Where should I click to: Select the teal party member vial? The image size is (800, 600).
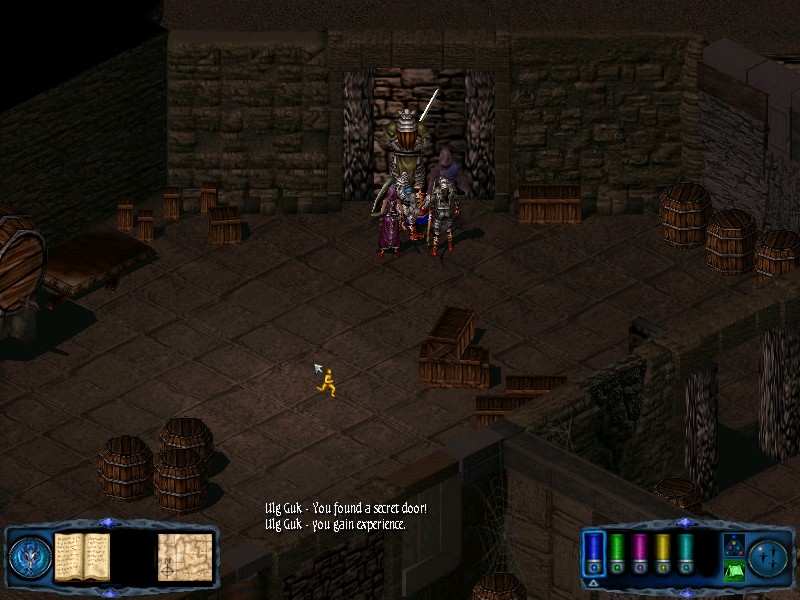click(x=685, y=551)
